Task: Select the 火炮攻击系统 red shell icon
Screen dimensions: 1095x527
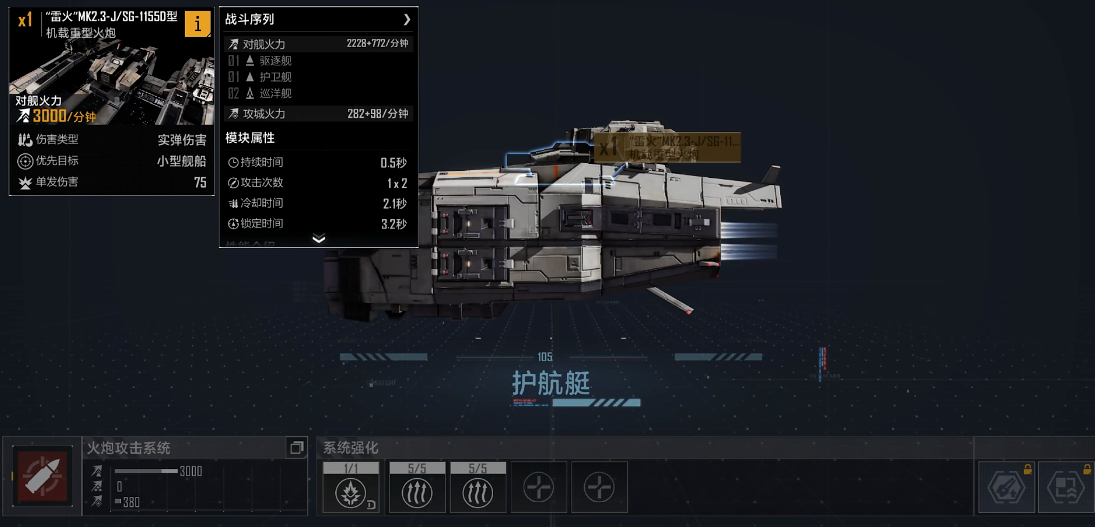Action: point(42,476)
